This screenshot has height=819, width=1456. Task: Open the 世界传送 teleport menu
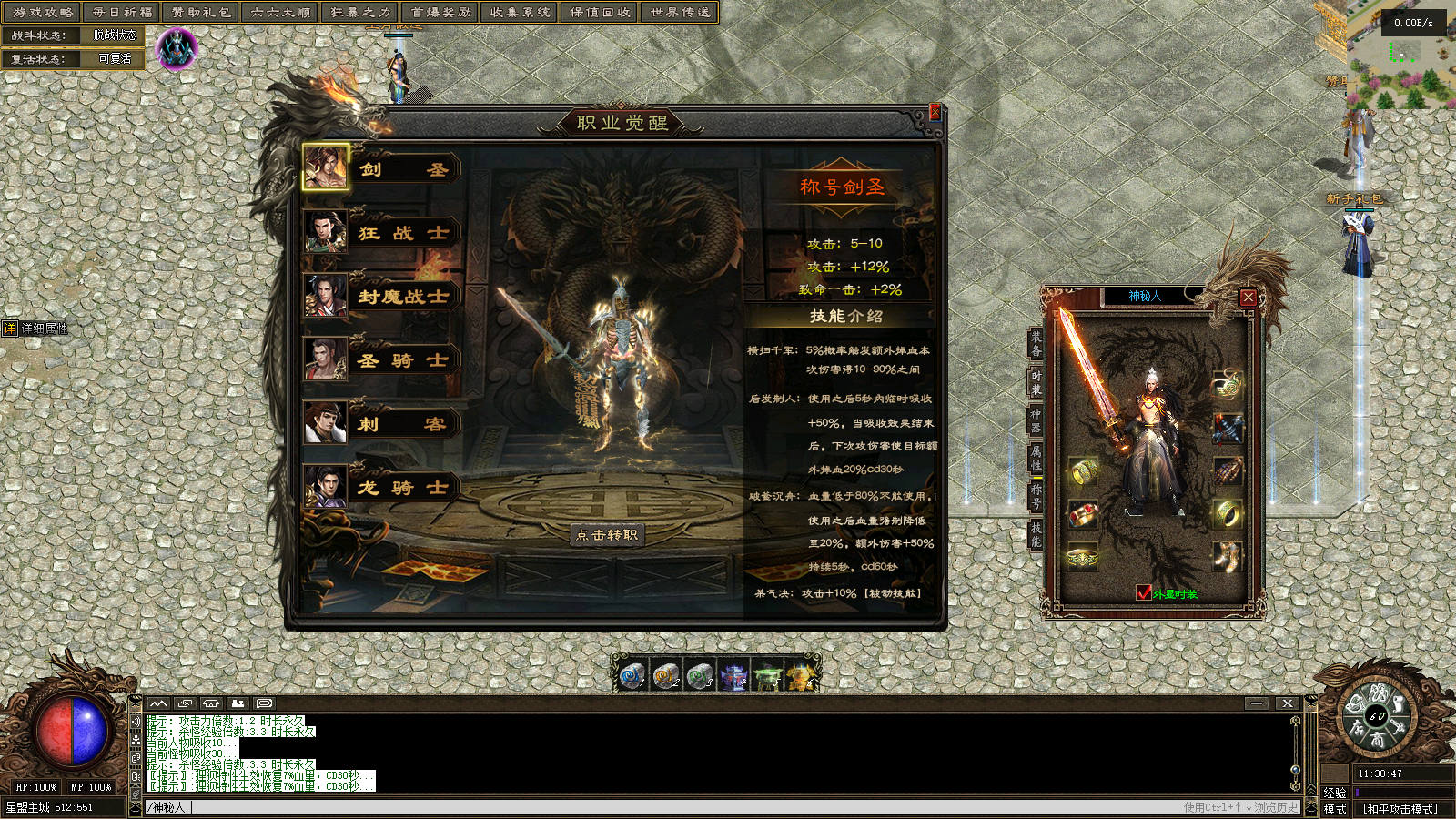[680, 13]
